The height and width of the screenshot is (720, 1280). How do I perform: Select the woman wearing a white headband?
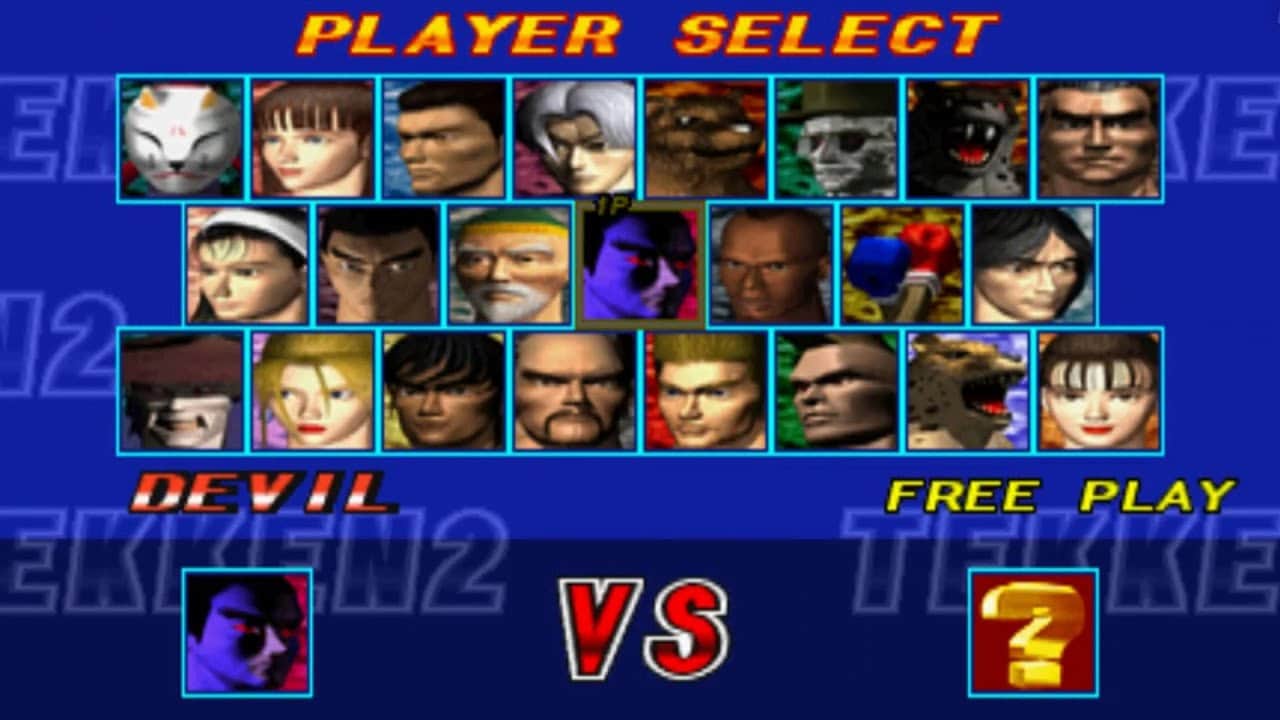(x=248, y=265)
